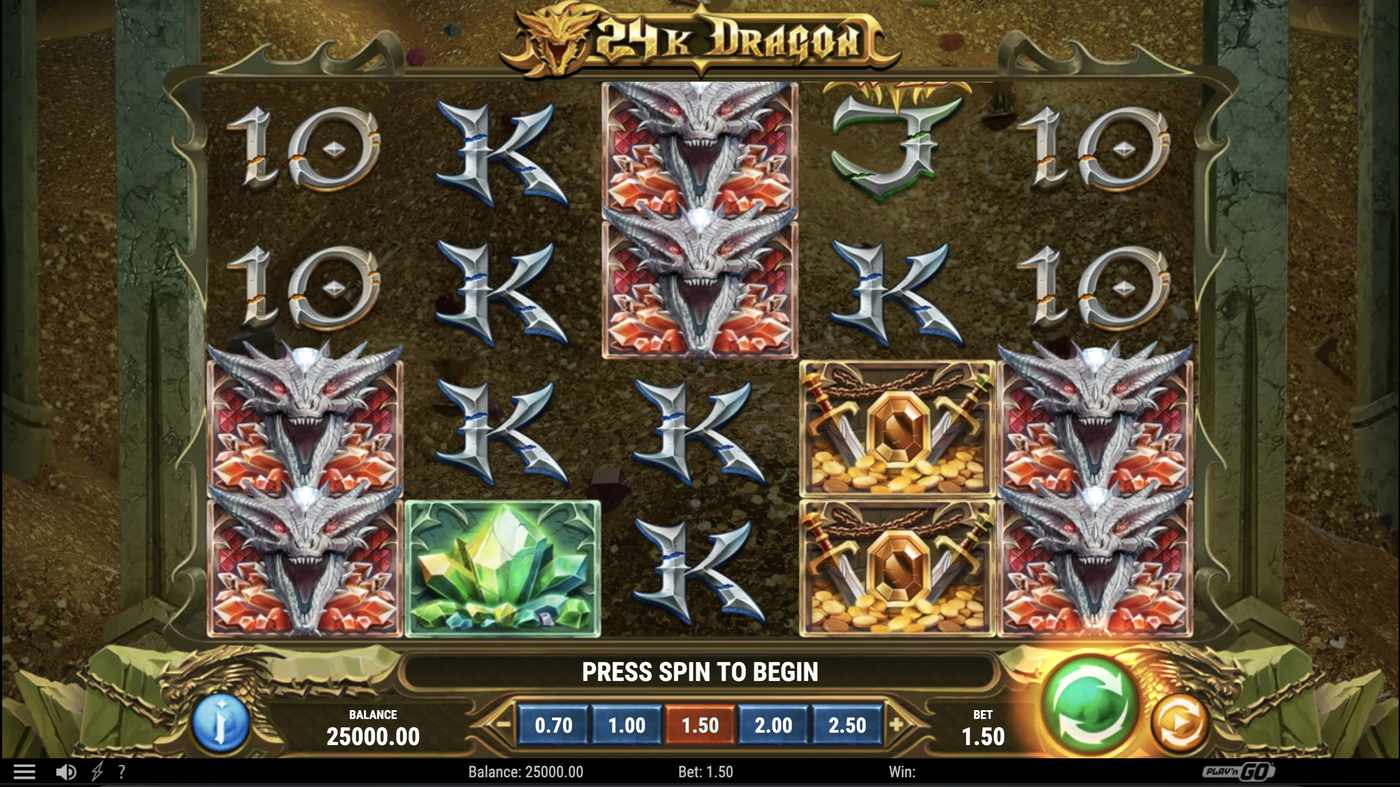Click the Play'n GO logo
The width and height of the screenshot is (1400, 787).
click(x=1239, y=770)
